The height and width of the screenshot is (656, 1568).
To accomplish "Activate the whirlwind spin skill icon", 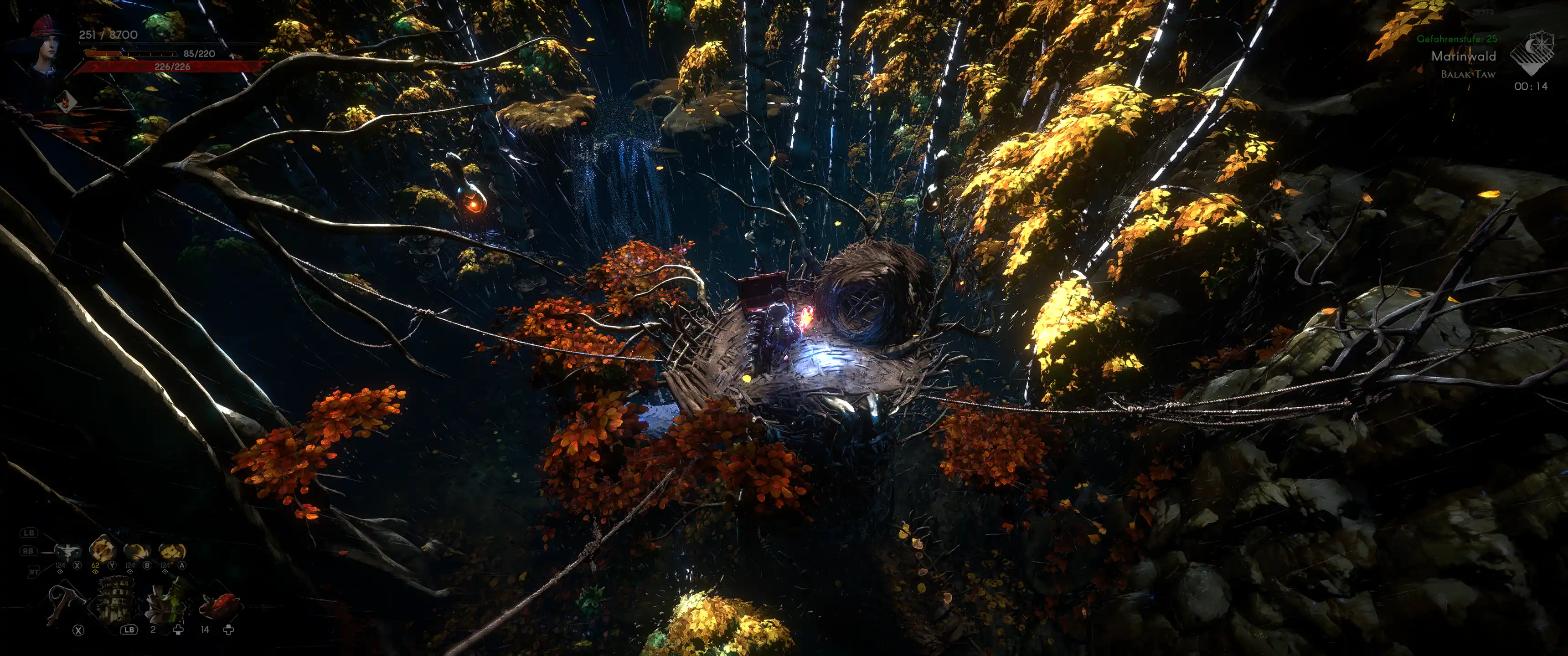I will 67,551.
